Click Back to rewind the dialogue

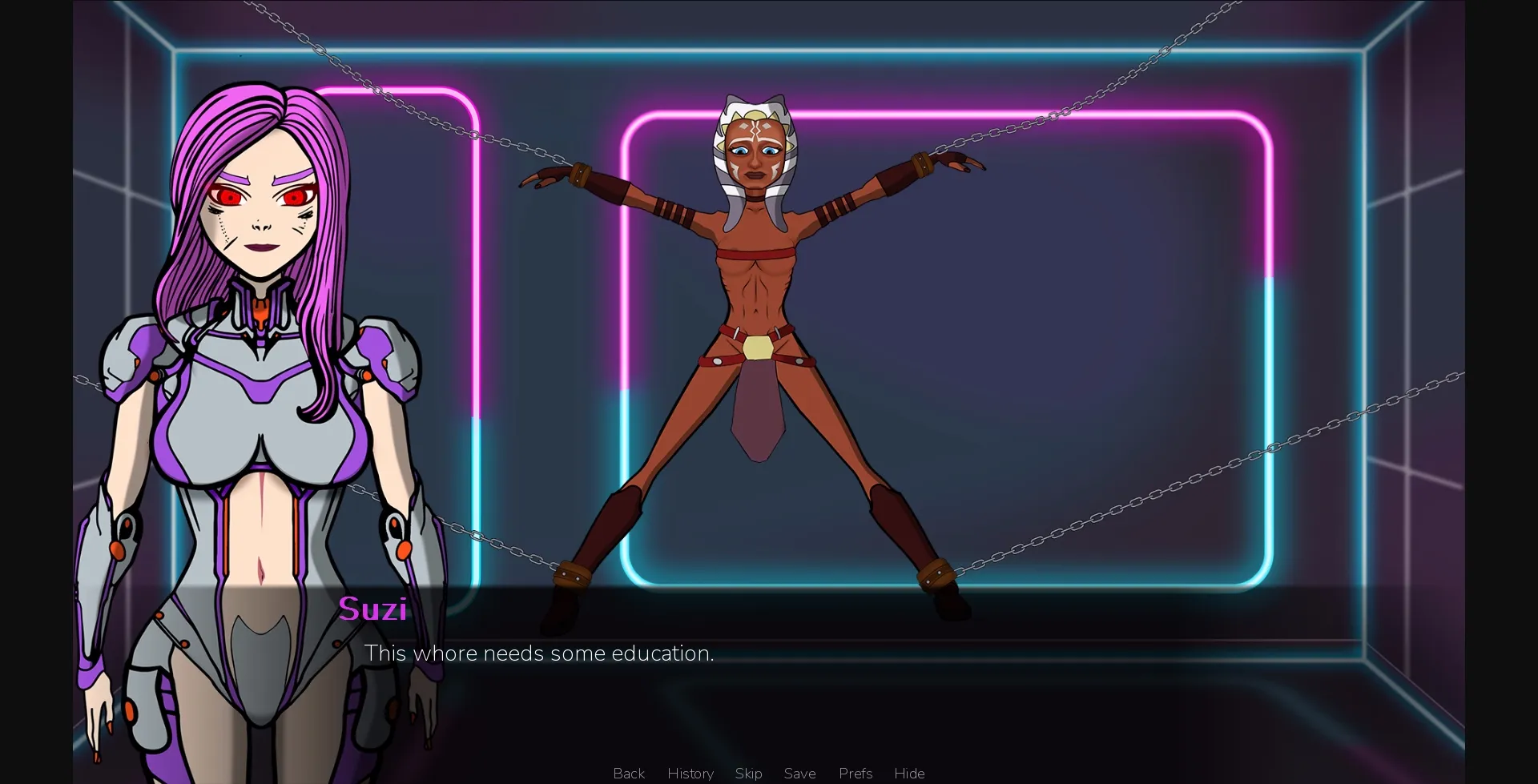(628, 773)
